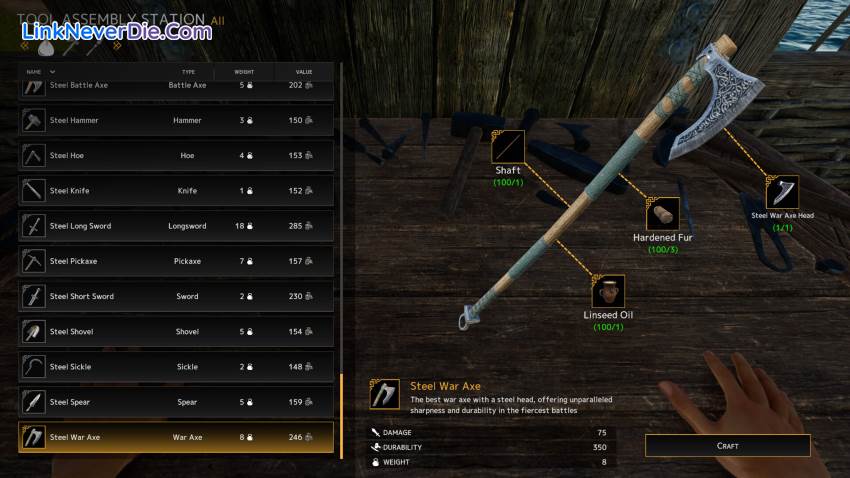The image size is (850, 478).
Task: Pick the Steel Sickle row
Action: (177, 367)
